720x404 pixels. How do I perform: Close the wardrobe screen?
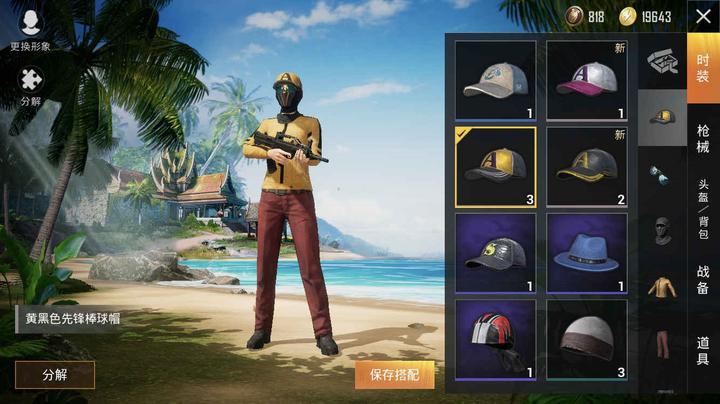click(x=701, y=15)
